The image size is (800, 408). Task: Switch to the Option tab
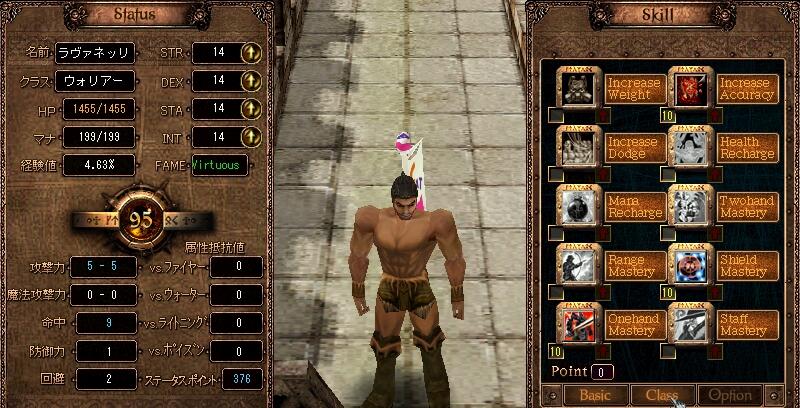coord(730,395)
